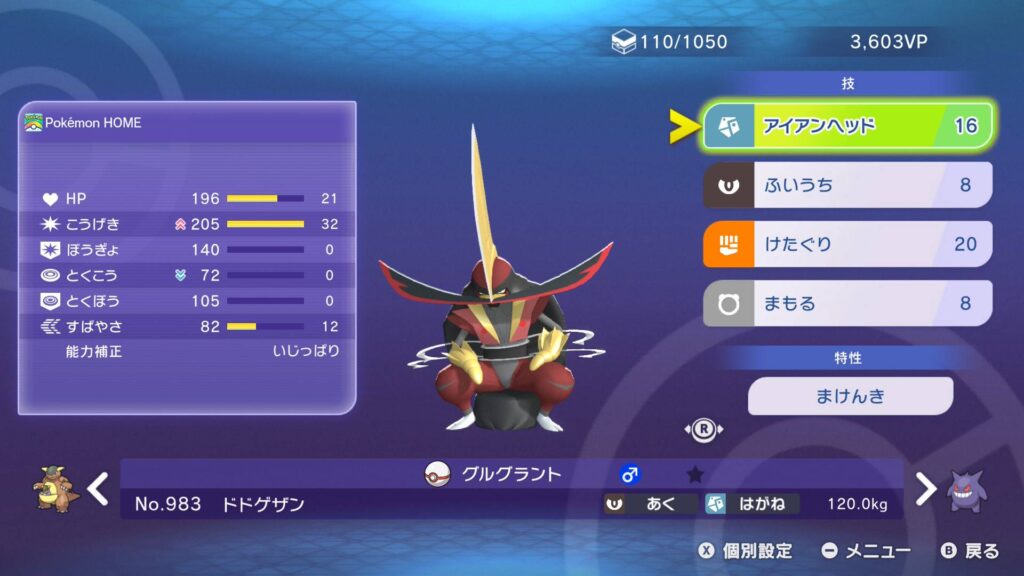The width and height of the screenshot is (1024, 576).
Task: Toggle the star marking icon
Action: (x=695, y=474)
